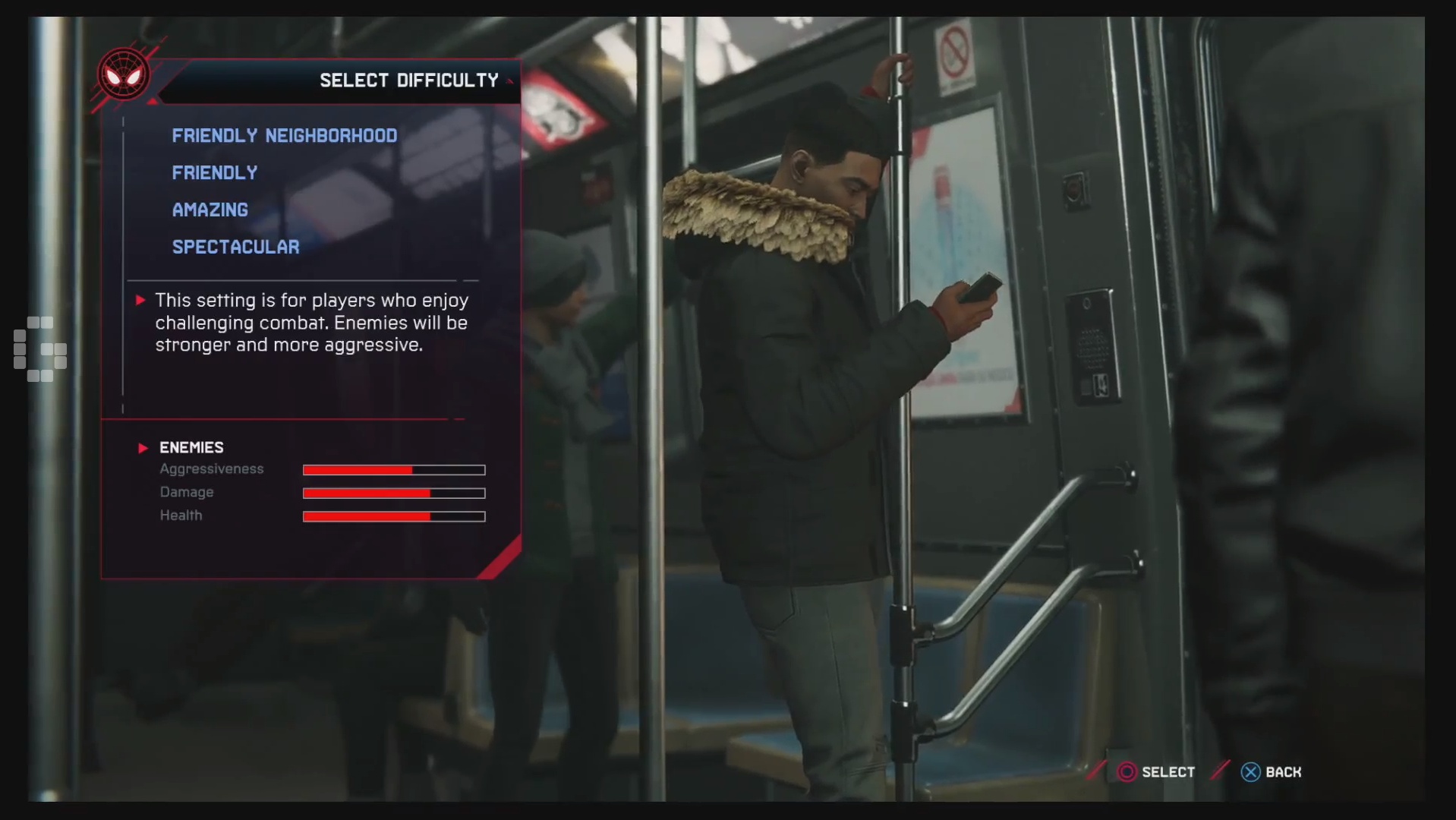
Task: Select Friendly Neighborhood difficulty
Action: (x=284, y=136)
